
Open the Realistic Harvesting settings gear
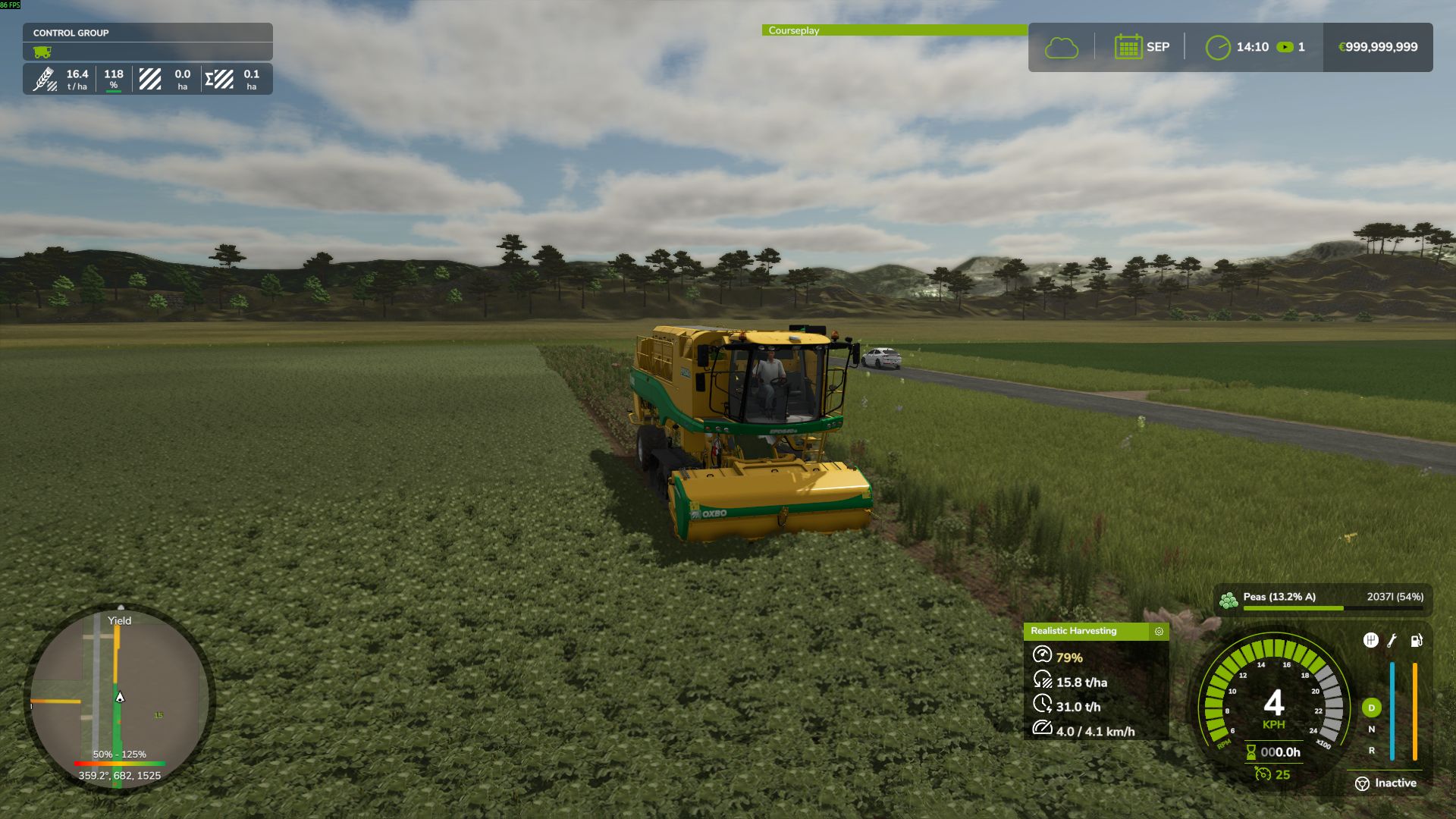tap(1158, 631)
